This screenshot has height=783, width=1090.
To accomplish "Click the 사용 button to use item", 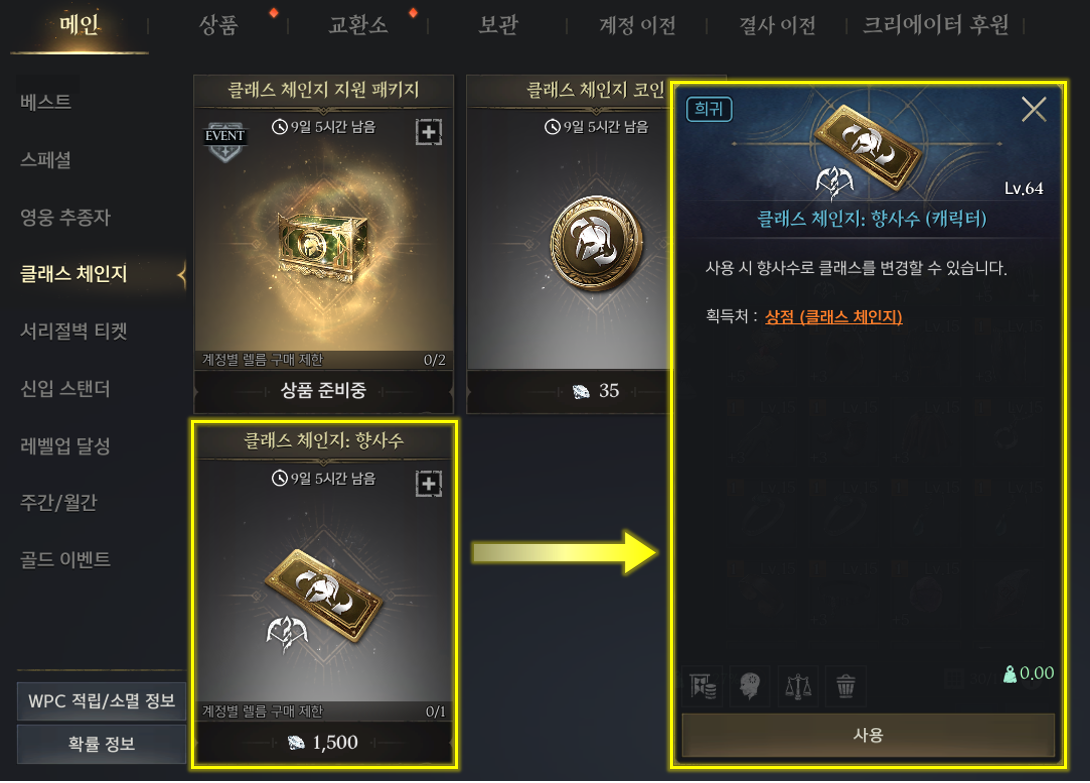I will 868,735.
